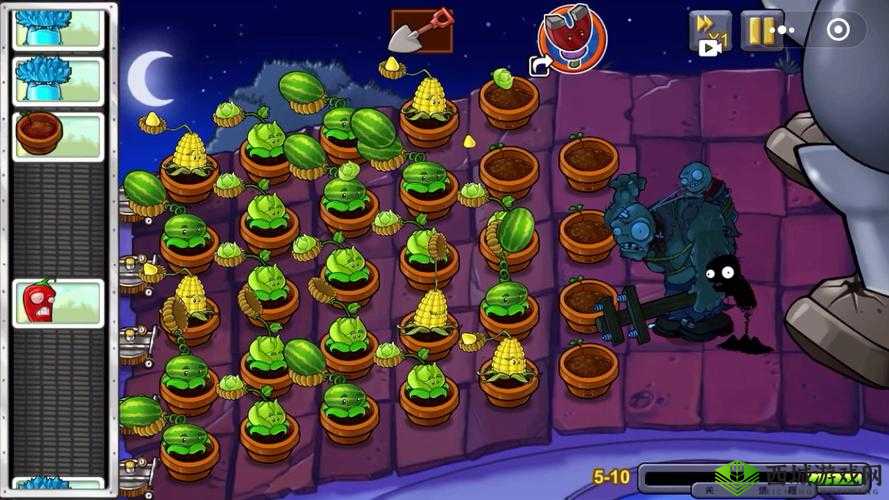Activate the Magnet-shroom round icon
Image resolution: width=889 pixels, height=500 pixels.
point(573,36)
